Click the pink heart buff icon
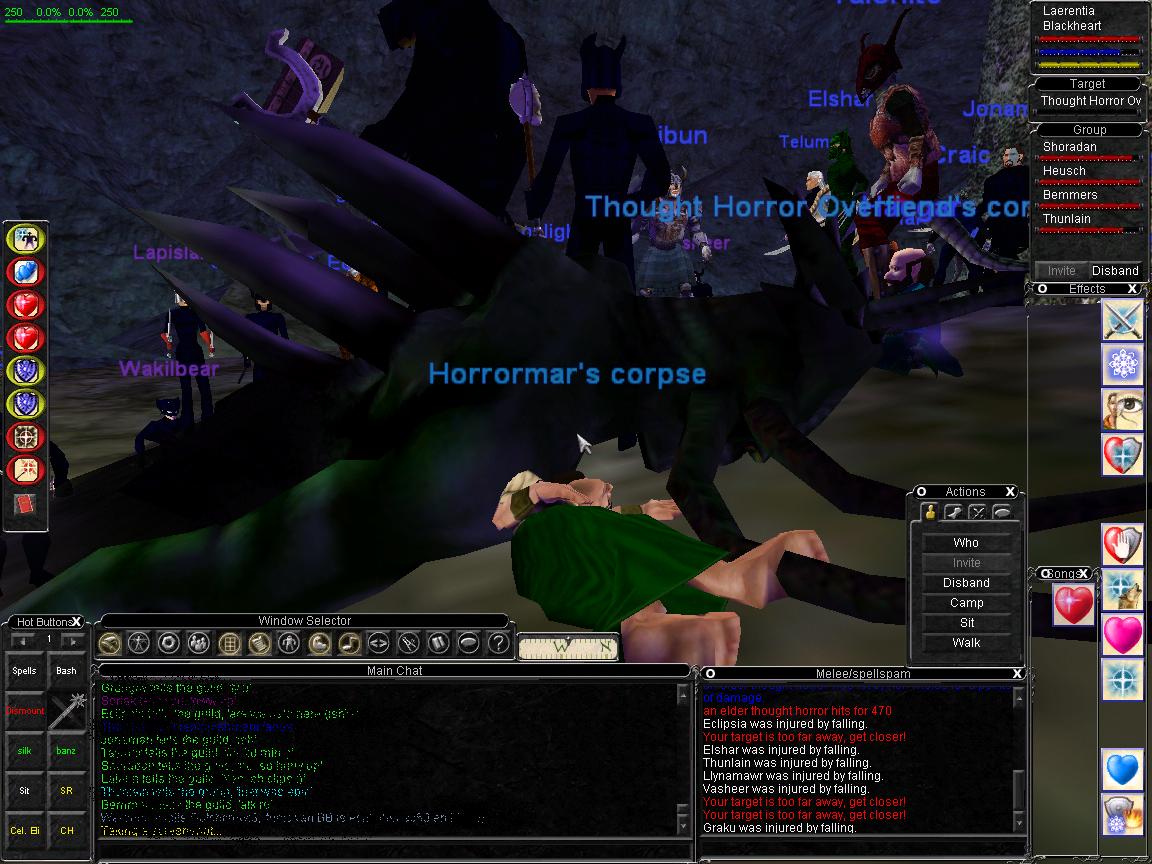Screen dimensions: 1152x864 click(1122, 636)
